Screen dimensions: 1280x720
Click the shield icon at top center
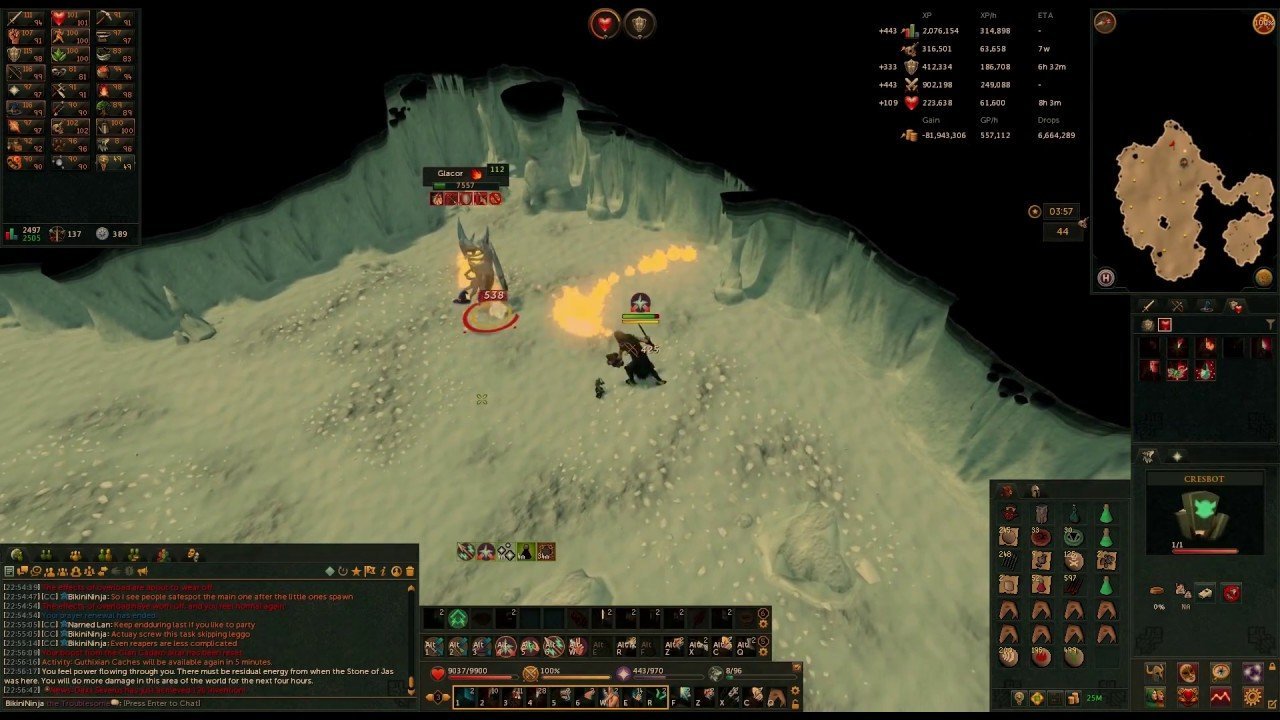639,24
